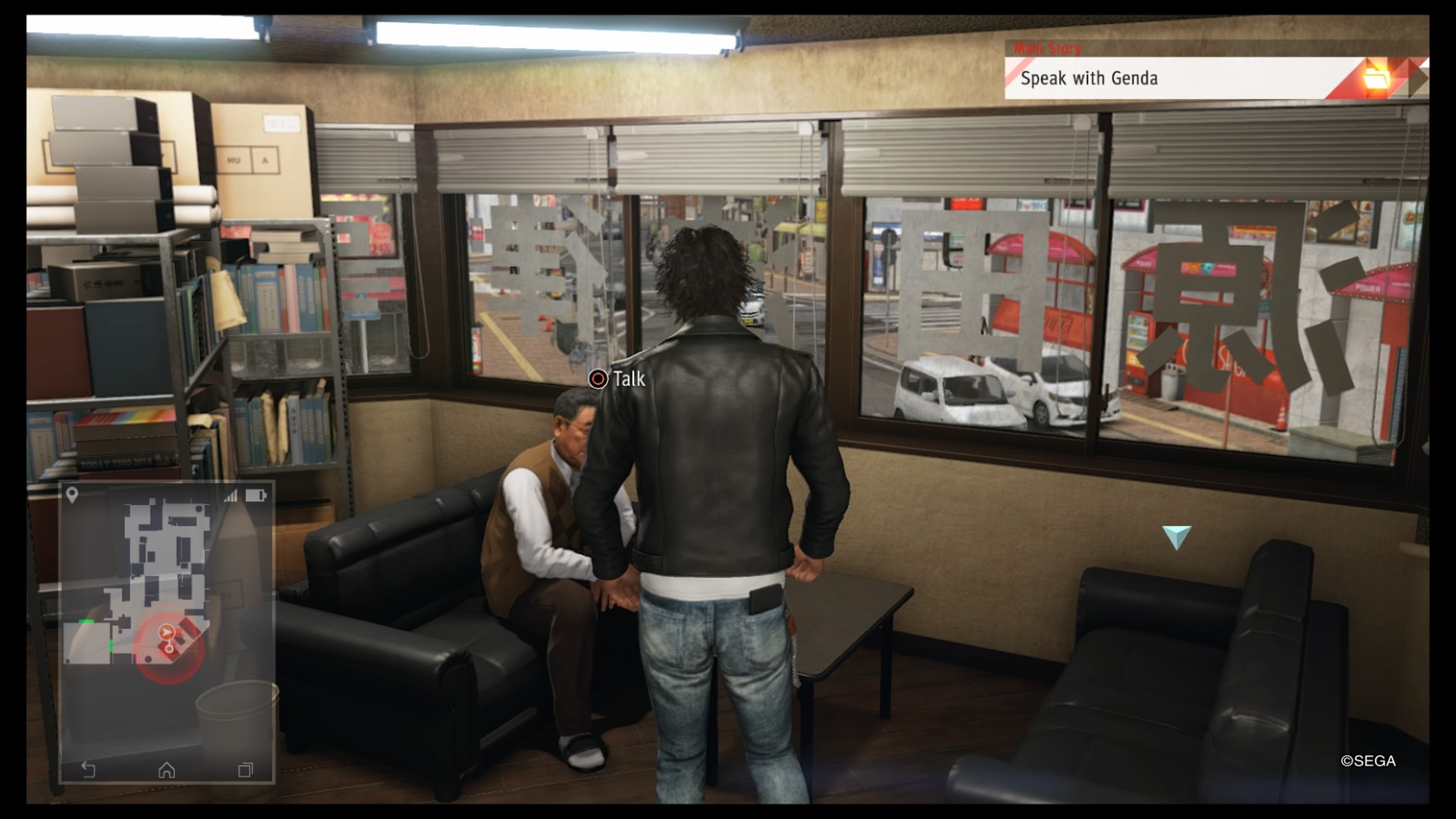
Task: Click the player arrow marker on the minimap
Action: pos(166,632)
